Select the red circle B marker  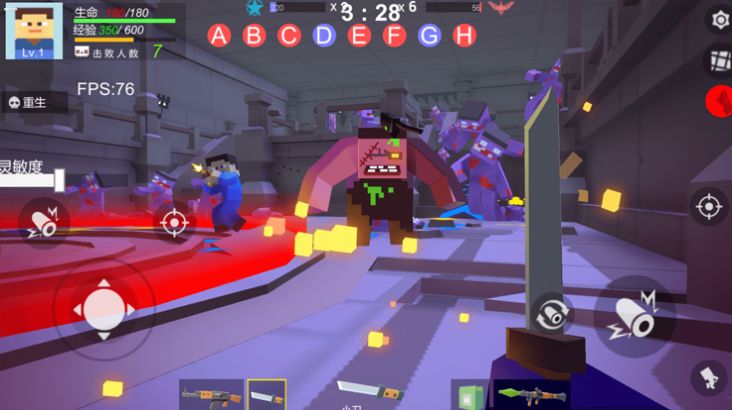click(x=254, y=36)
